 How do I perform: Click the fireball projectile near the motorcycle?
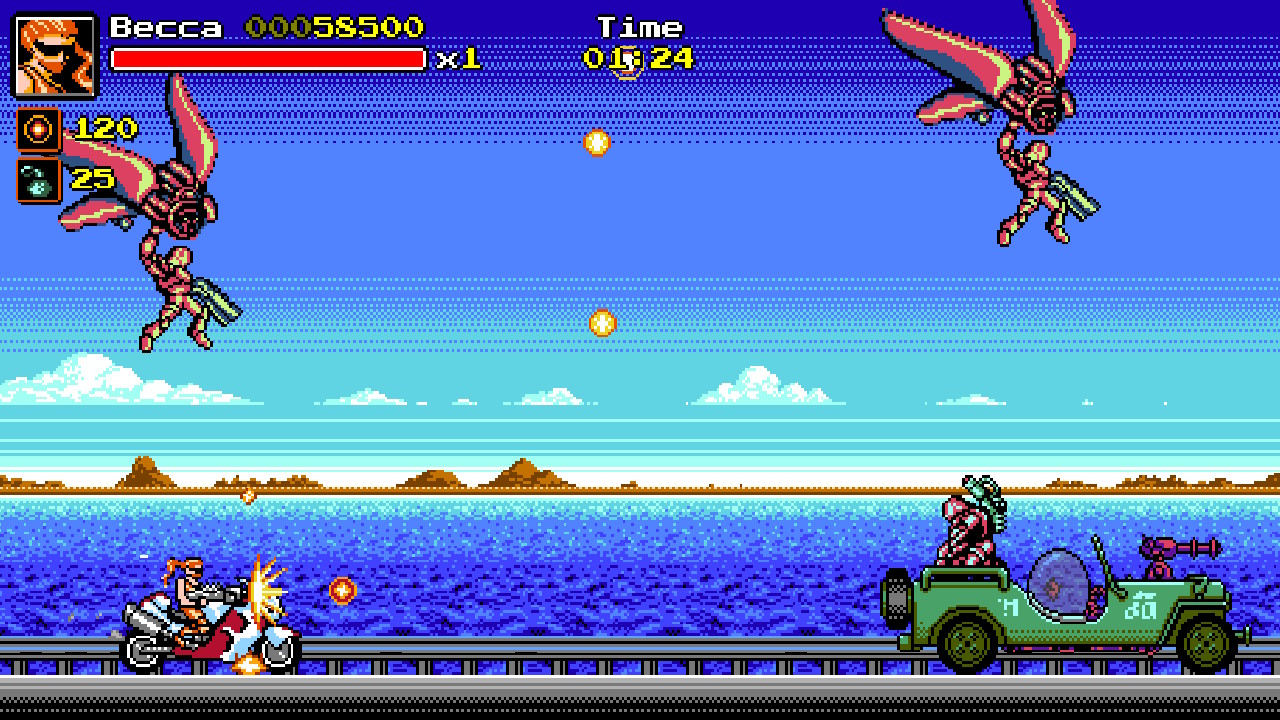point(341,591)
